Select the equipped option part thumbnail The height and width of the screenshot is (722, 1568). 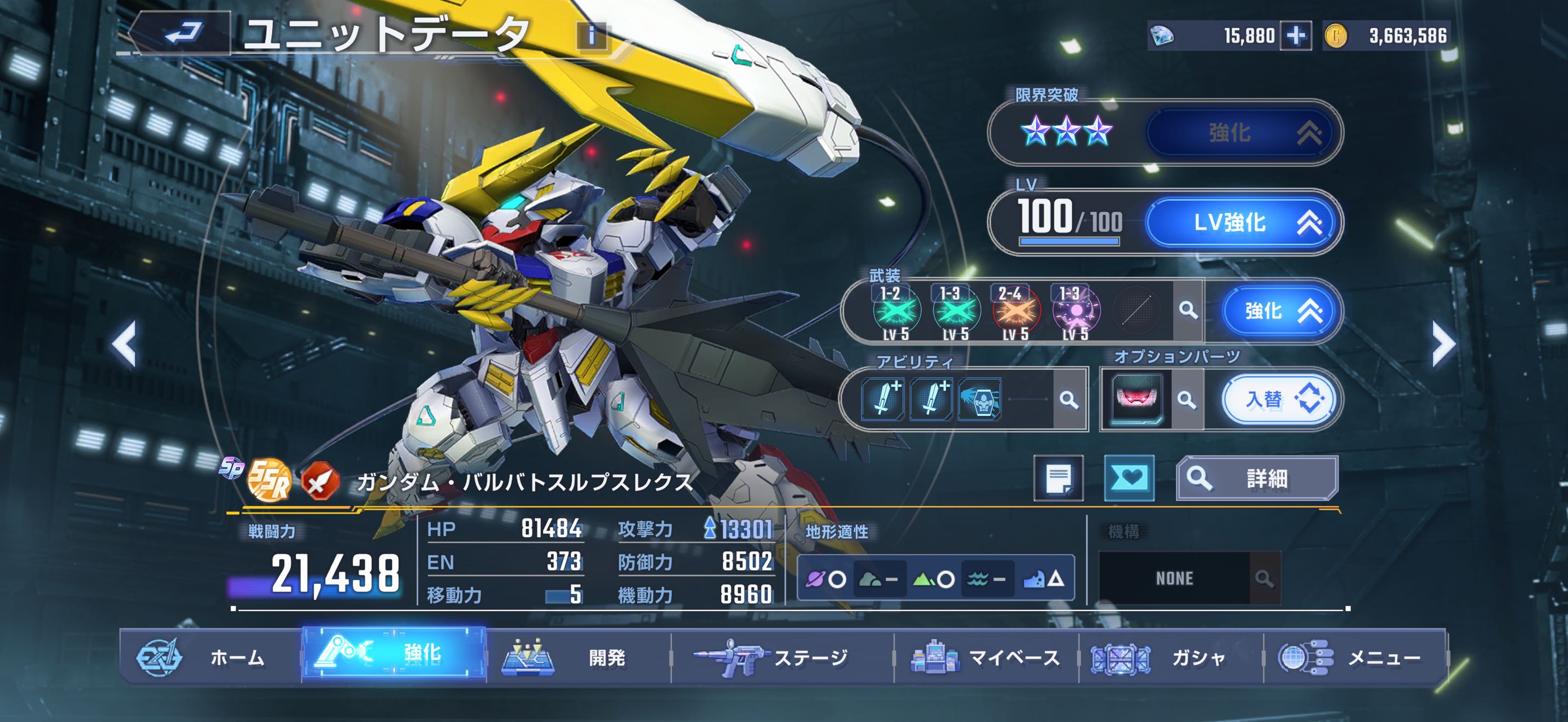click(x=1136, y=400)
